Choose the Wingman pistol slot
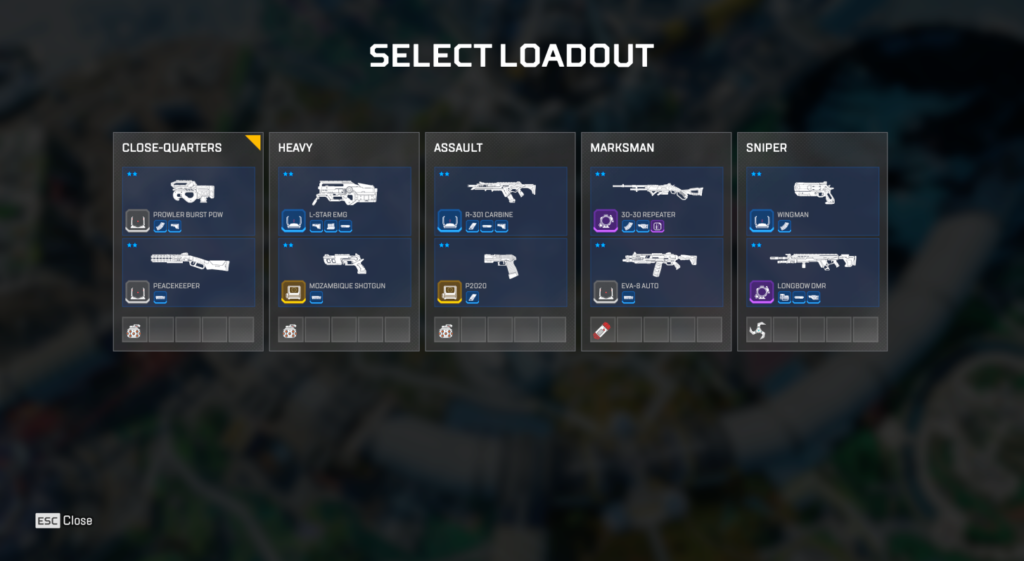 (812, 202)
